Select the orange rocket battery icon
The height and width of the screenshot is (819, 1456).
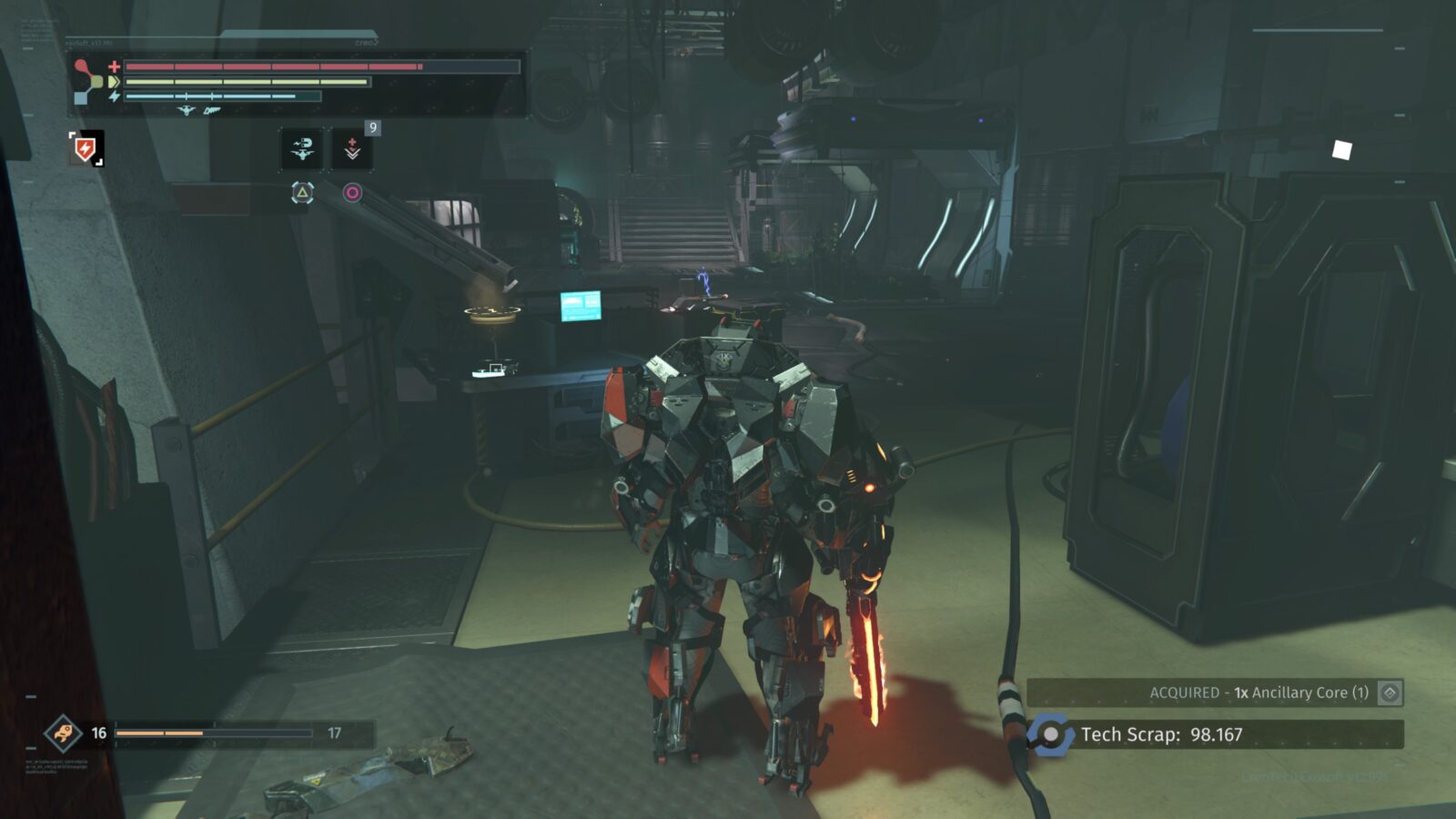[61, 732]
